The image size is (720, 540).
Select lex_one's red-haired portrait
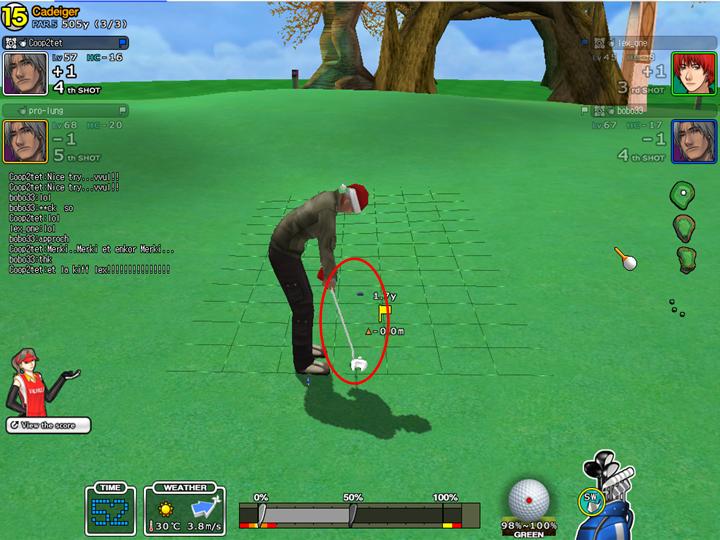click(x=688, y=72)
